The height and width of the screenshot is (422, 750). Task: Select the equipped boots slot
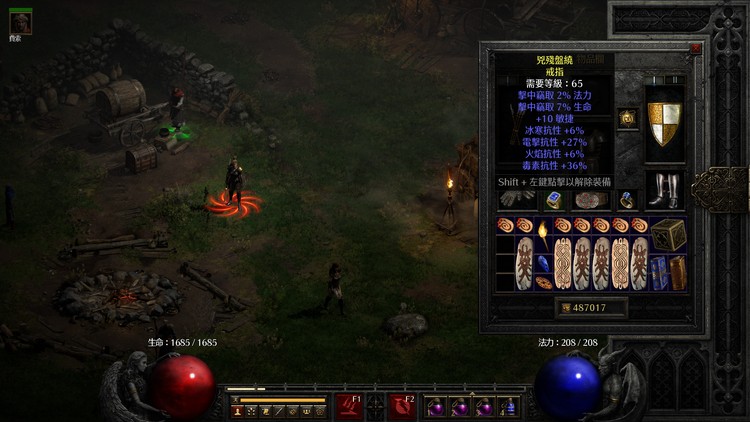click(x=664, y=188)
